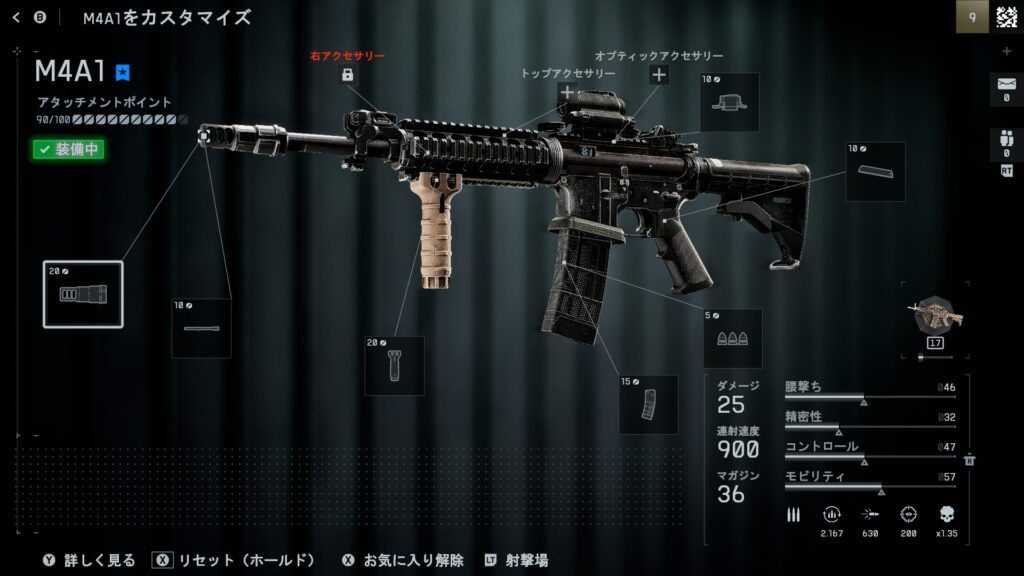Viewport: 1024px width, 576px height.
Task: Select the ammunition type slot
Action: coord(732,338)
